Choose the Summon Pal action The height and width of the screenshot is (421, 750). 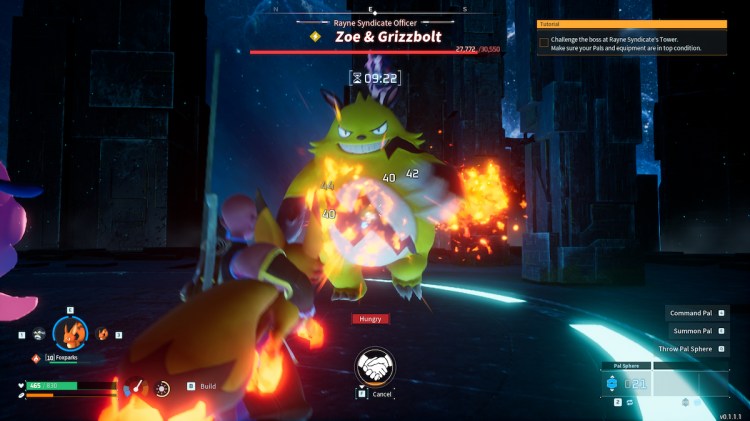(x=692, y=331)
